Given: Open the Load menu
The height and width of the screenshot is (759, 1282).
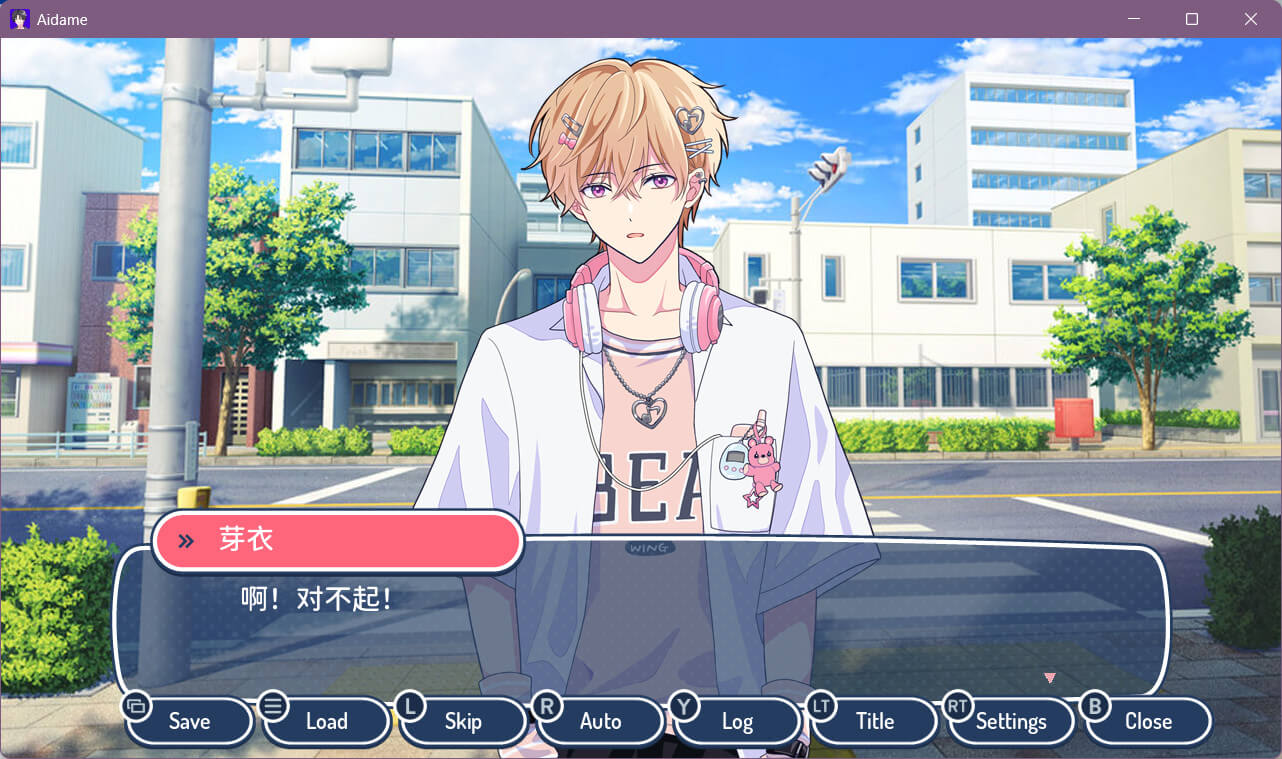Looking at the screenshot, I should [326, 721].
